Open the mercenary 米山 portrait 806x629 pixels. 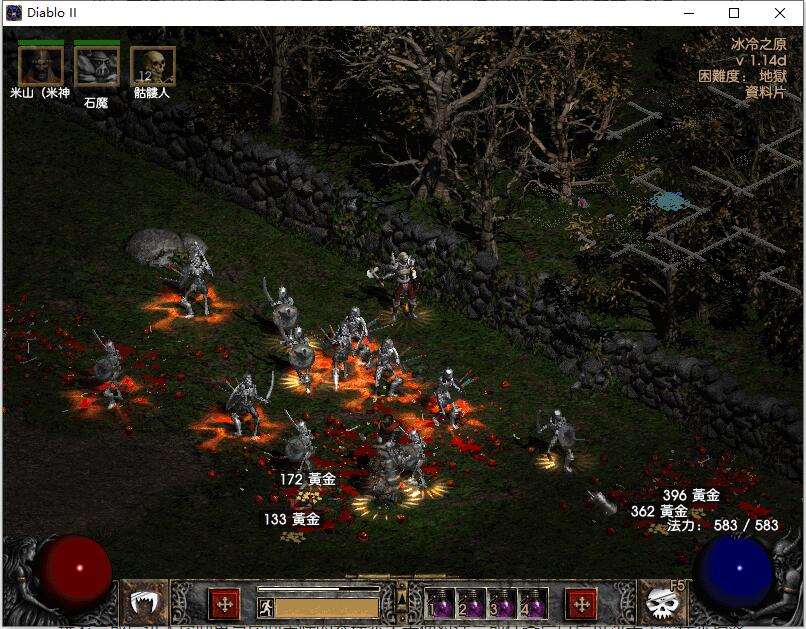[41, 65]
